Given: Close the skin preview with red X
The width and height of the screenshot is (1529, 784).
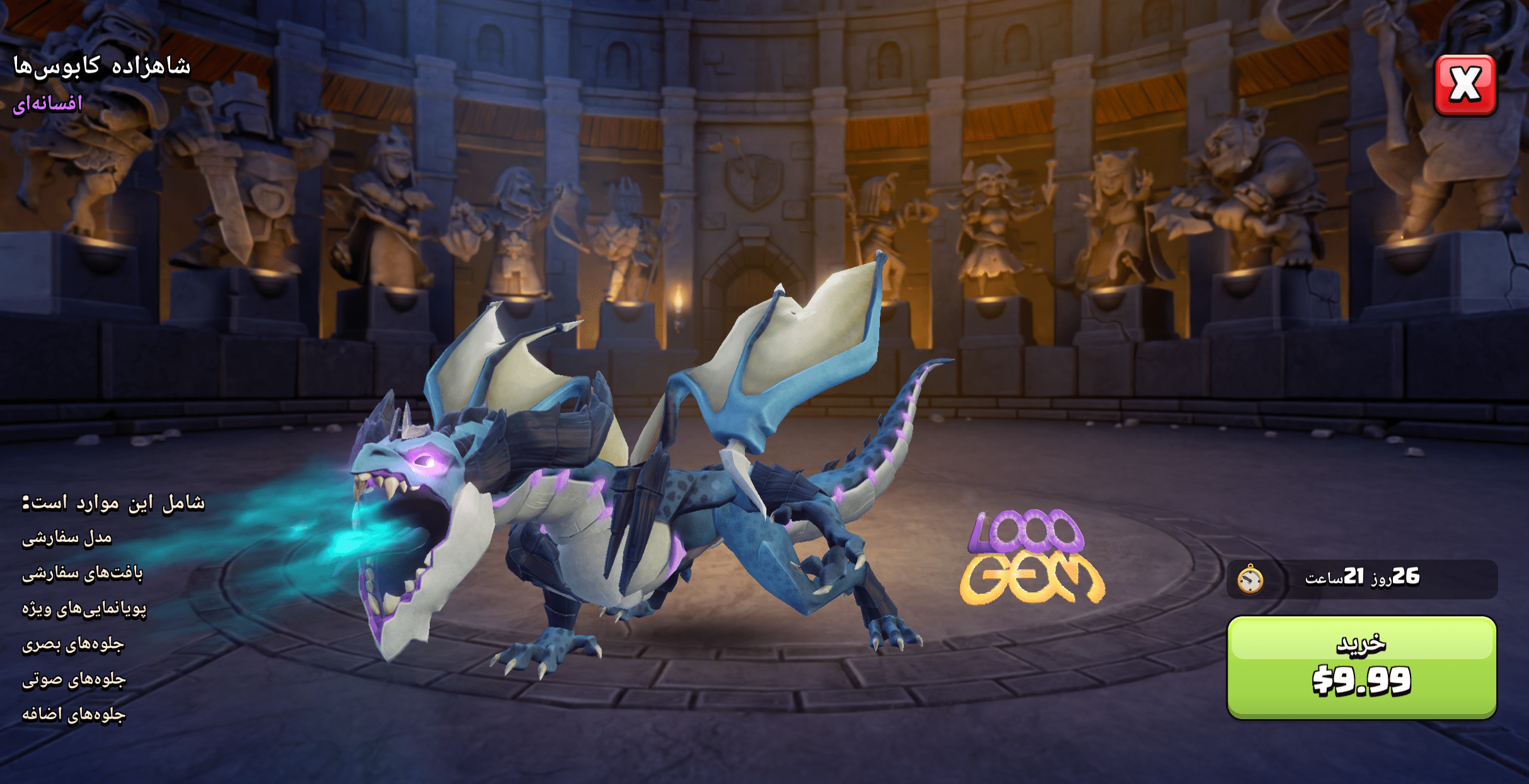Looking at the screenshot, I should click(1465, 85).
